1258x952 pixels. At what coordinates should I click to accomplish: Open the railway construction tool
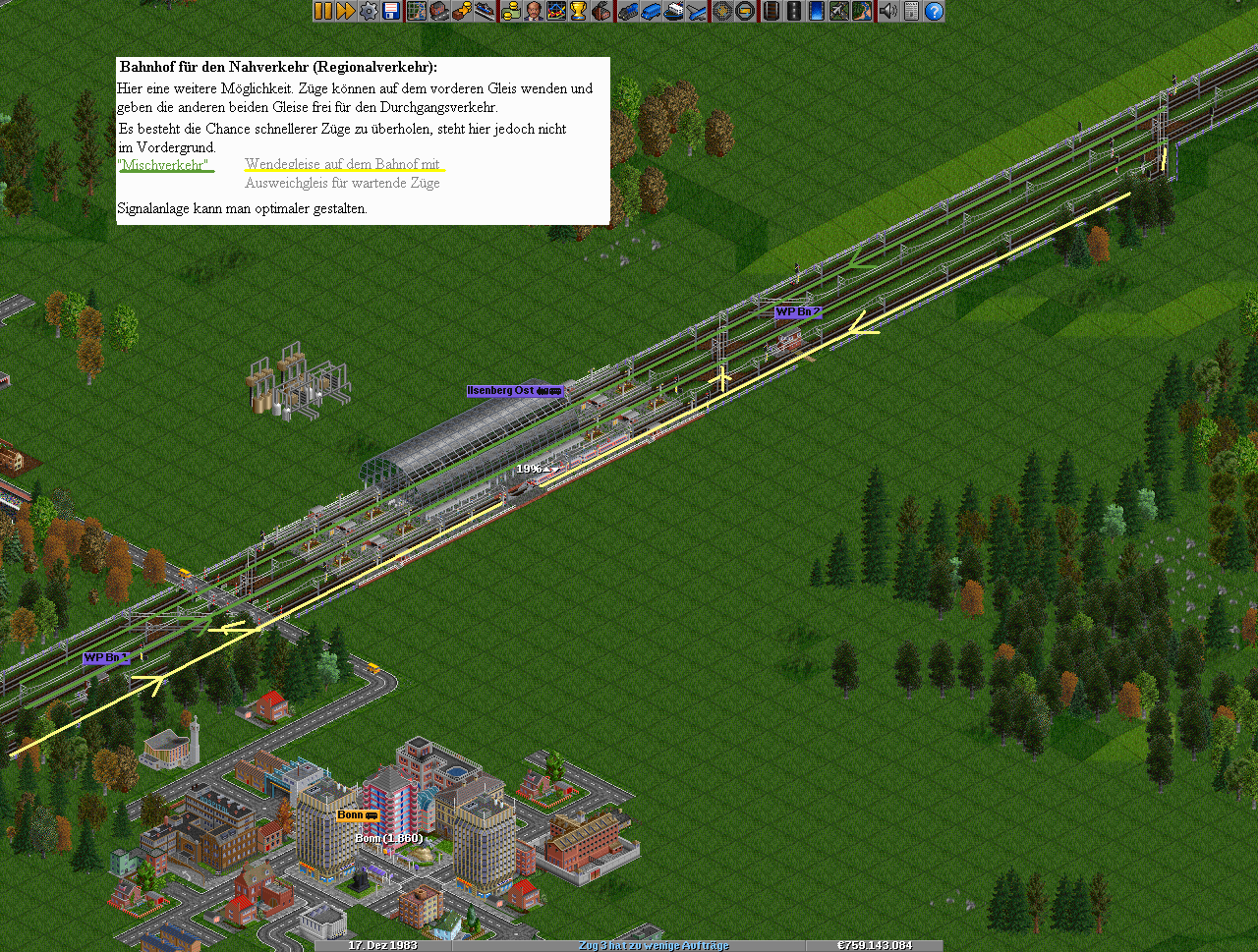point(771,11)
